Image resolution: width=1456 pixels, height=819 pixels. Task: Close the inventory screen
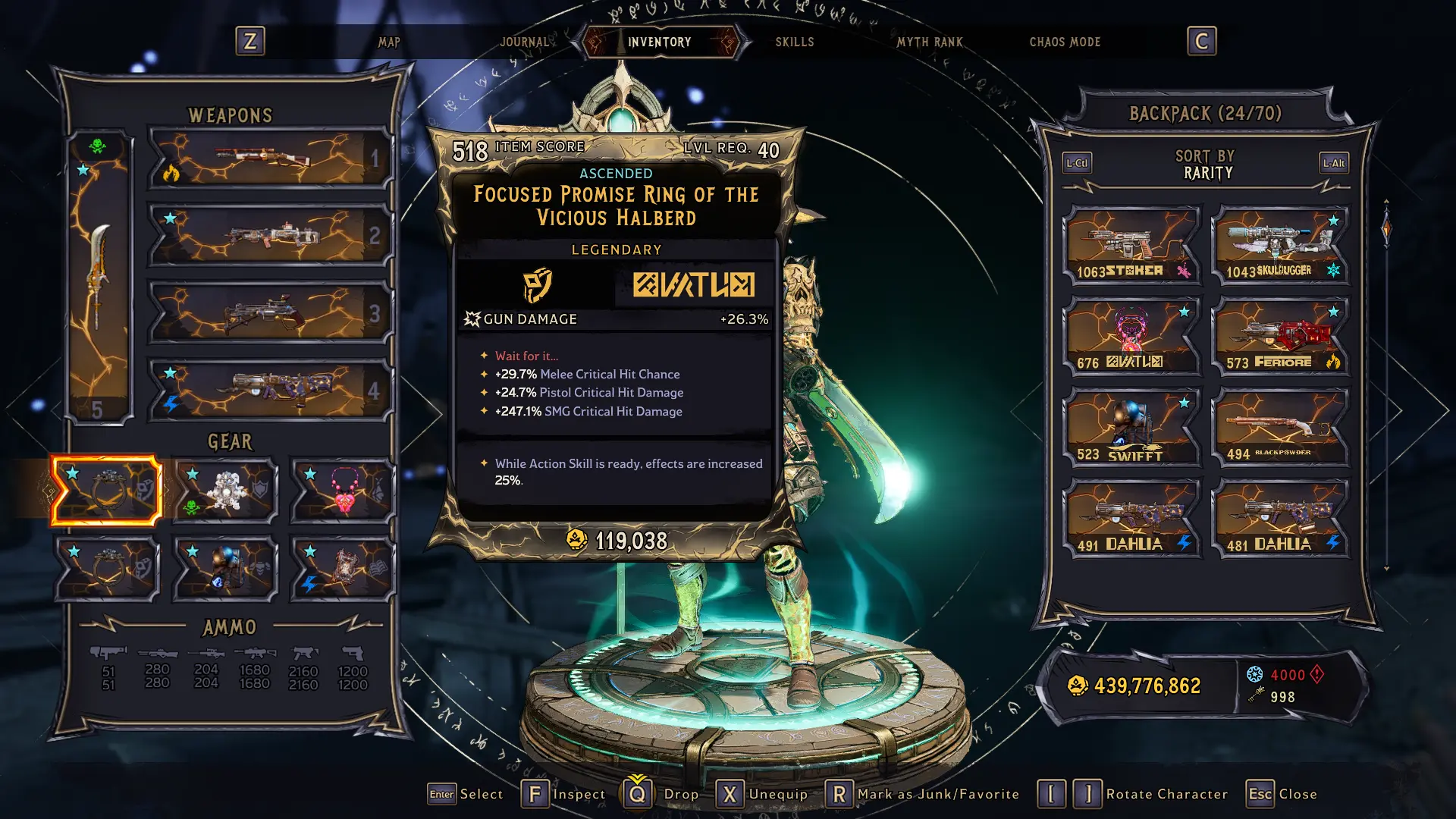pos(1282,794)
